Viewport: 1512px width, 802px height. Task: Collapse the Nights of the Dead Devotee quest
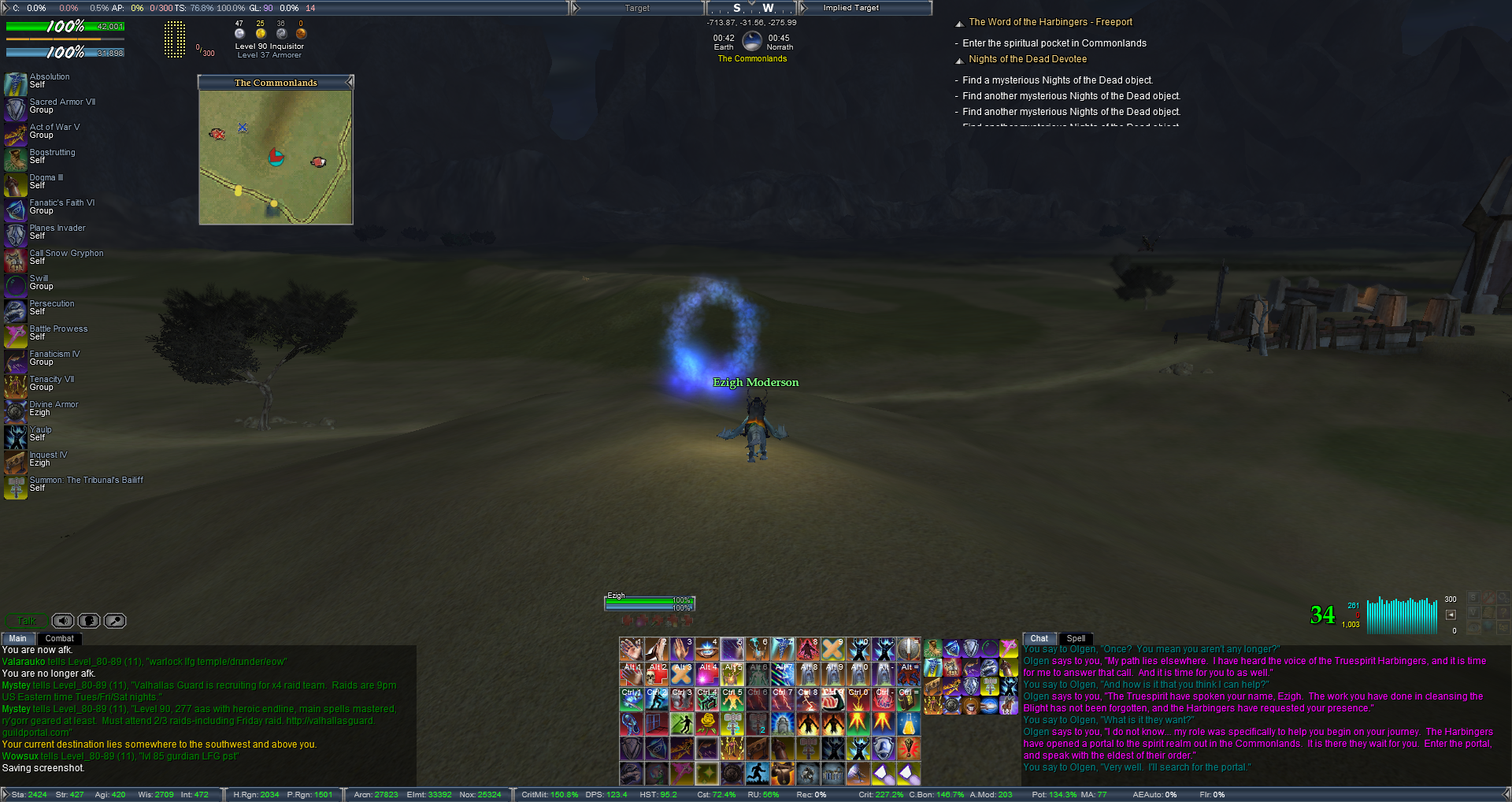tap(959, 61)
